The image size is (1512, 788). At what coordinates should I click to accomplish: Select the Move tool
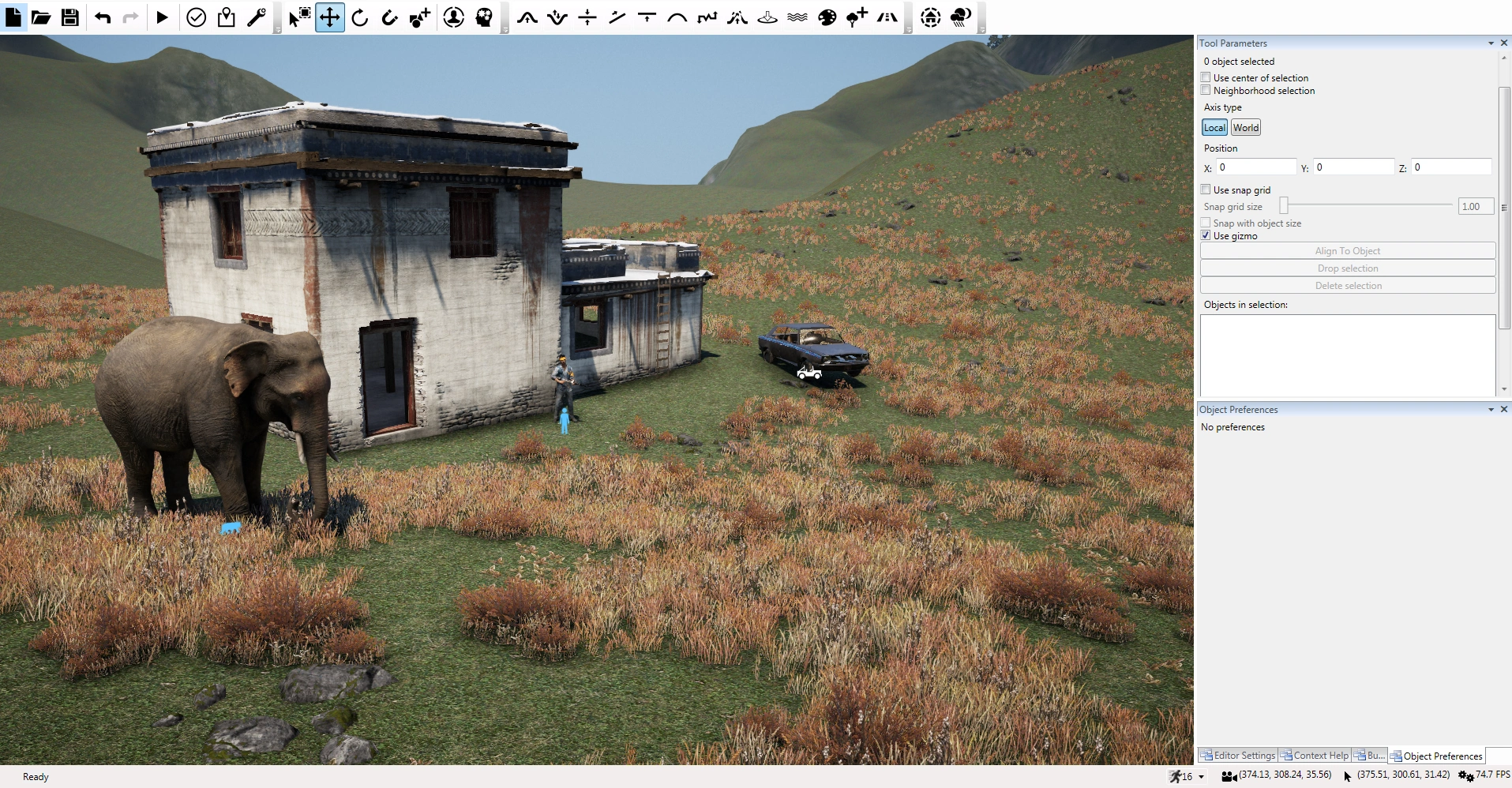330,17
